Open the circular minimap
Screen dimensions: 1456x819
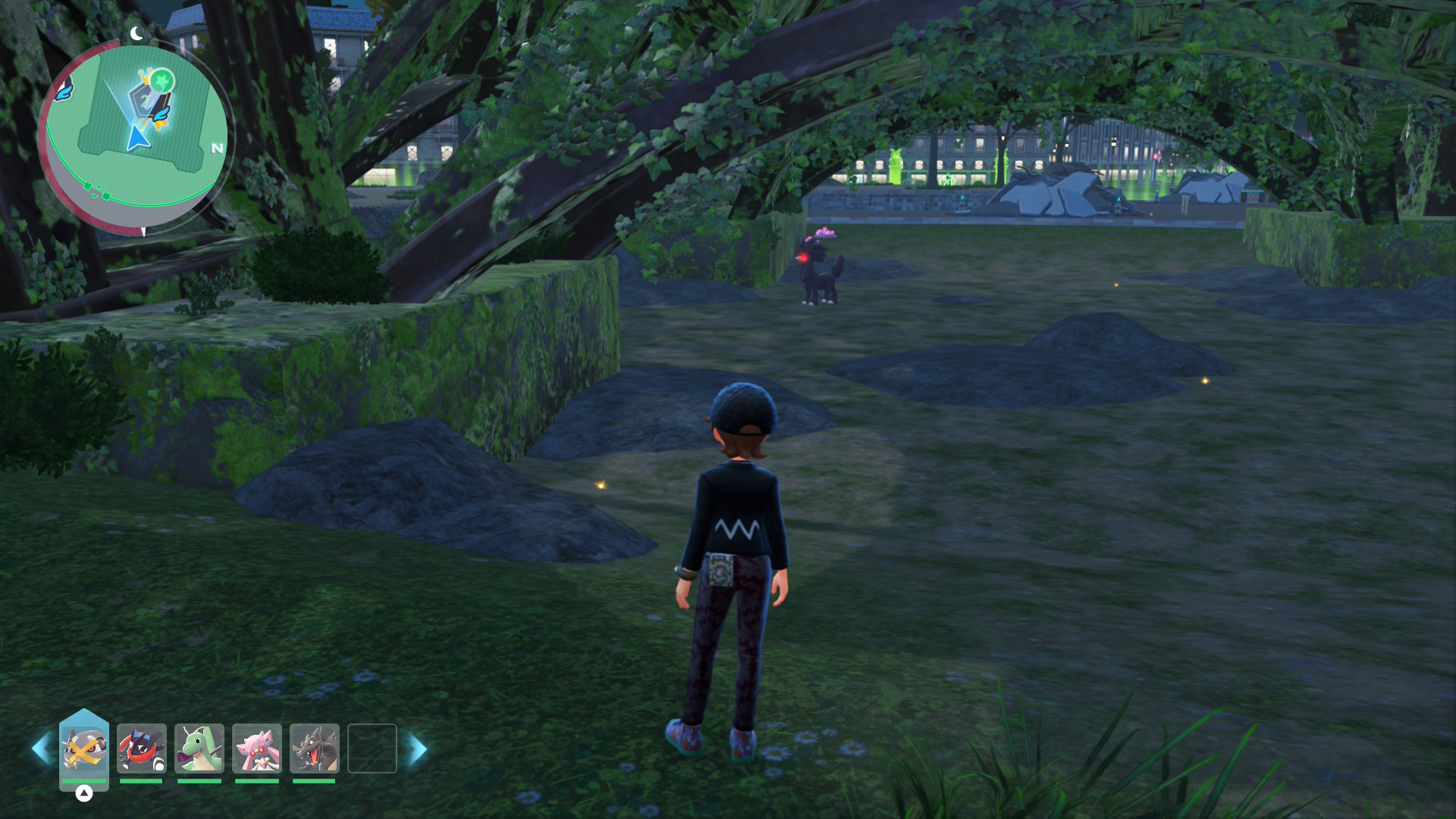[135, 136]
